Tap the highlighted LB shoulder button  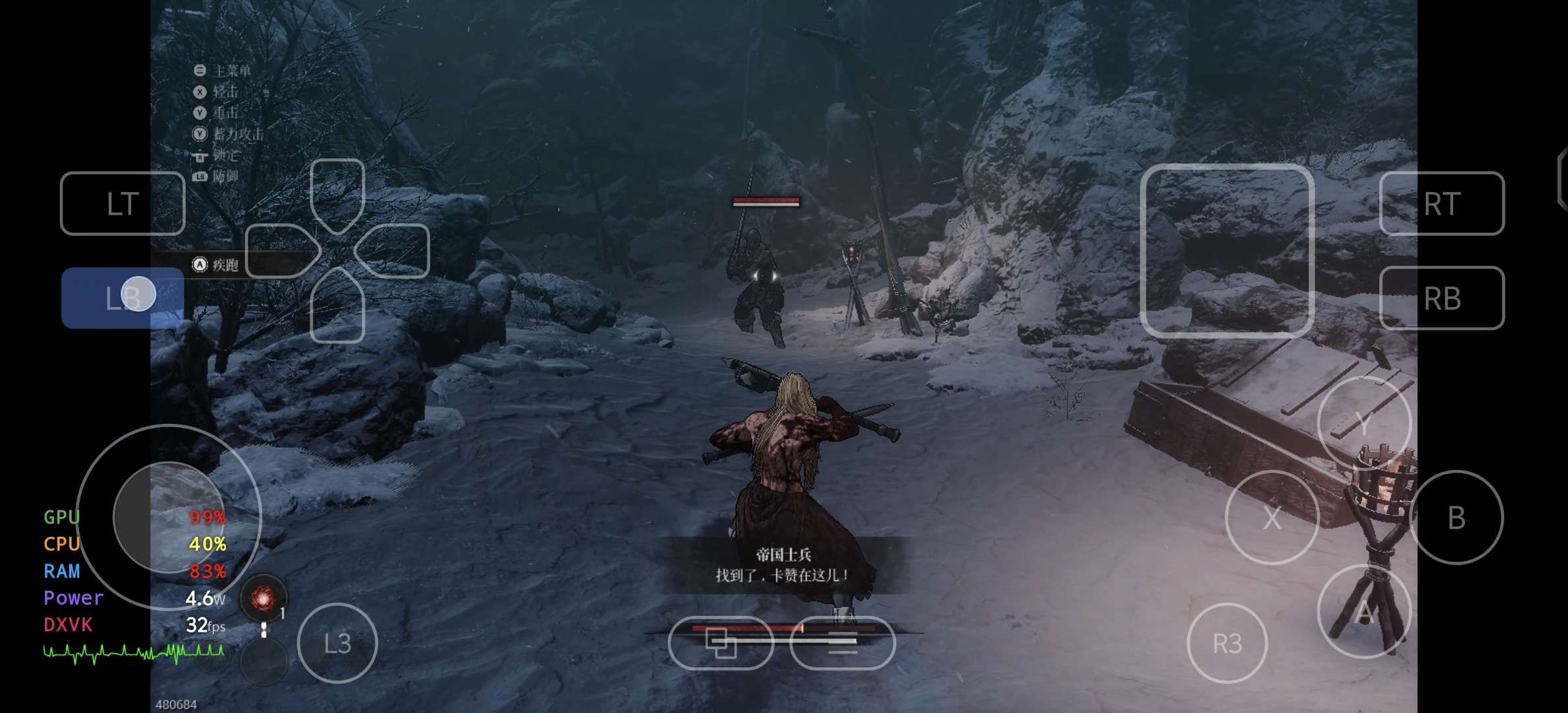tap(122, 298)
